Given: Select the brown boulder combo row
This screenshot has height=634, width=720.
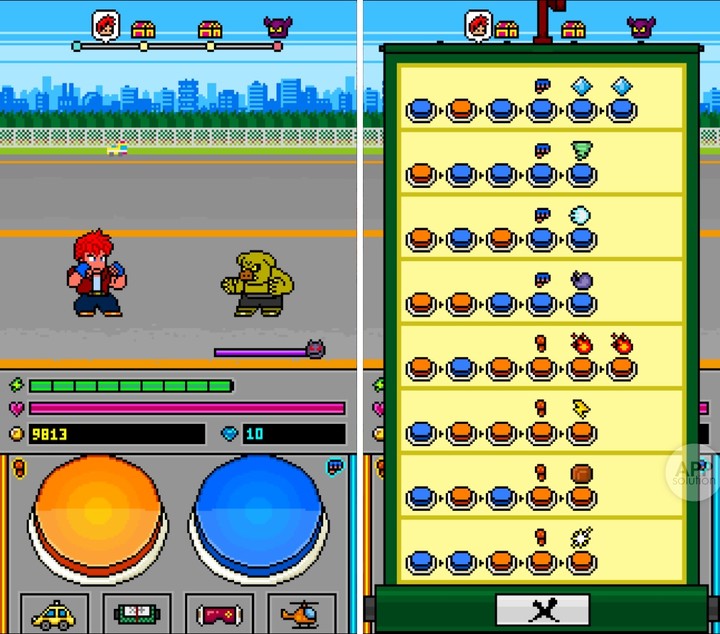Looking at the screenshot, I should coord(540,485).
